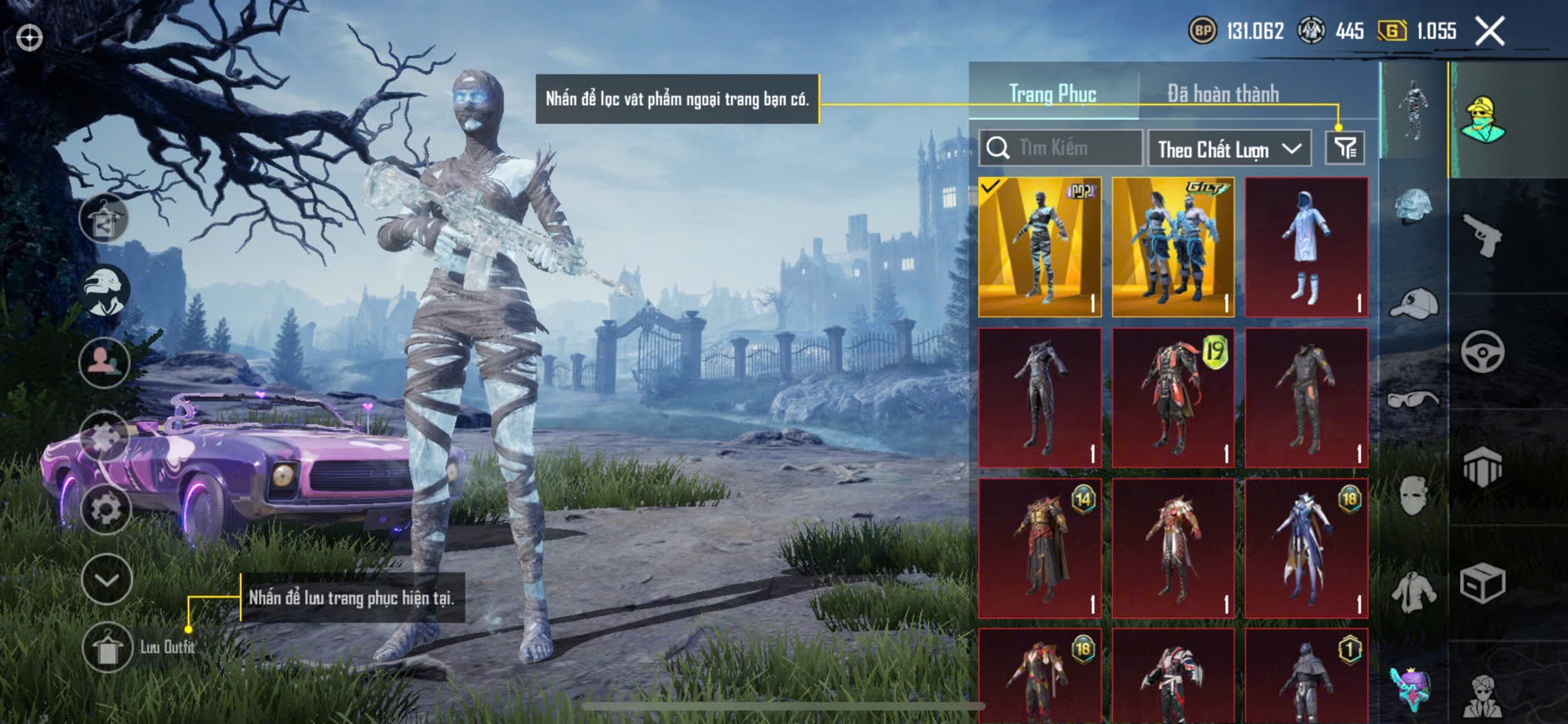
Task: Select the equipped mummy outfit thumbnail
Action: tap(1040, 247)
